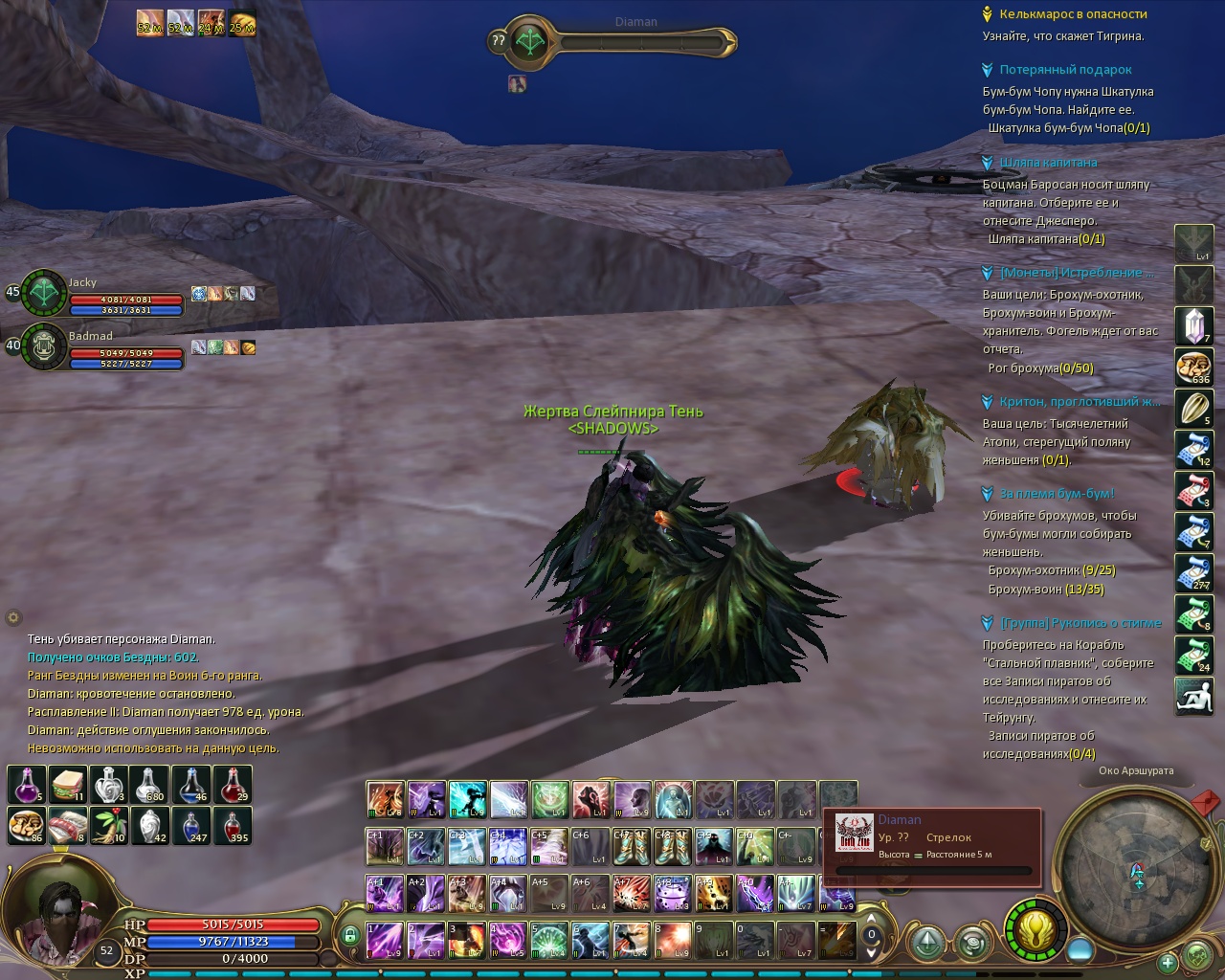Open quest 'За племя бум-бум!'
The height and width of the screenshot is (980, 1225).
pyautogui.click(x=1057, y=494)
